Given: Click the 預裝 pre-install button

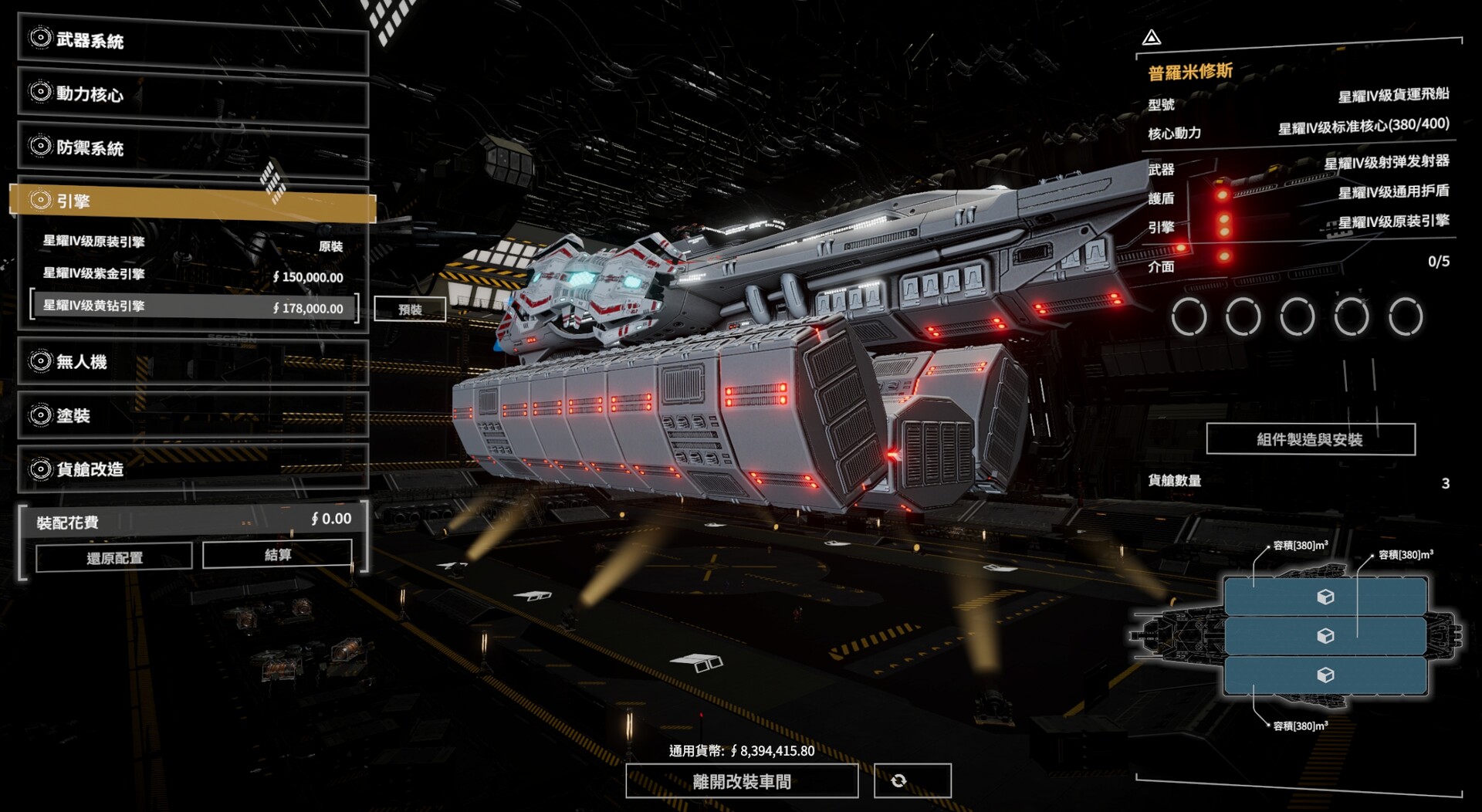Looking at the screenshot, I should pyautogui.click(x=410, y=310).
